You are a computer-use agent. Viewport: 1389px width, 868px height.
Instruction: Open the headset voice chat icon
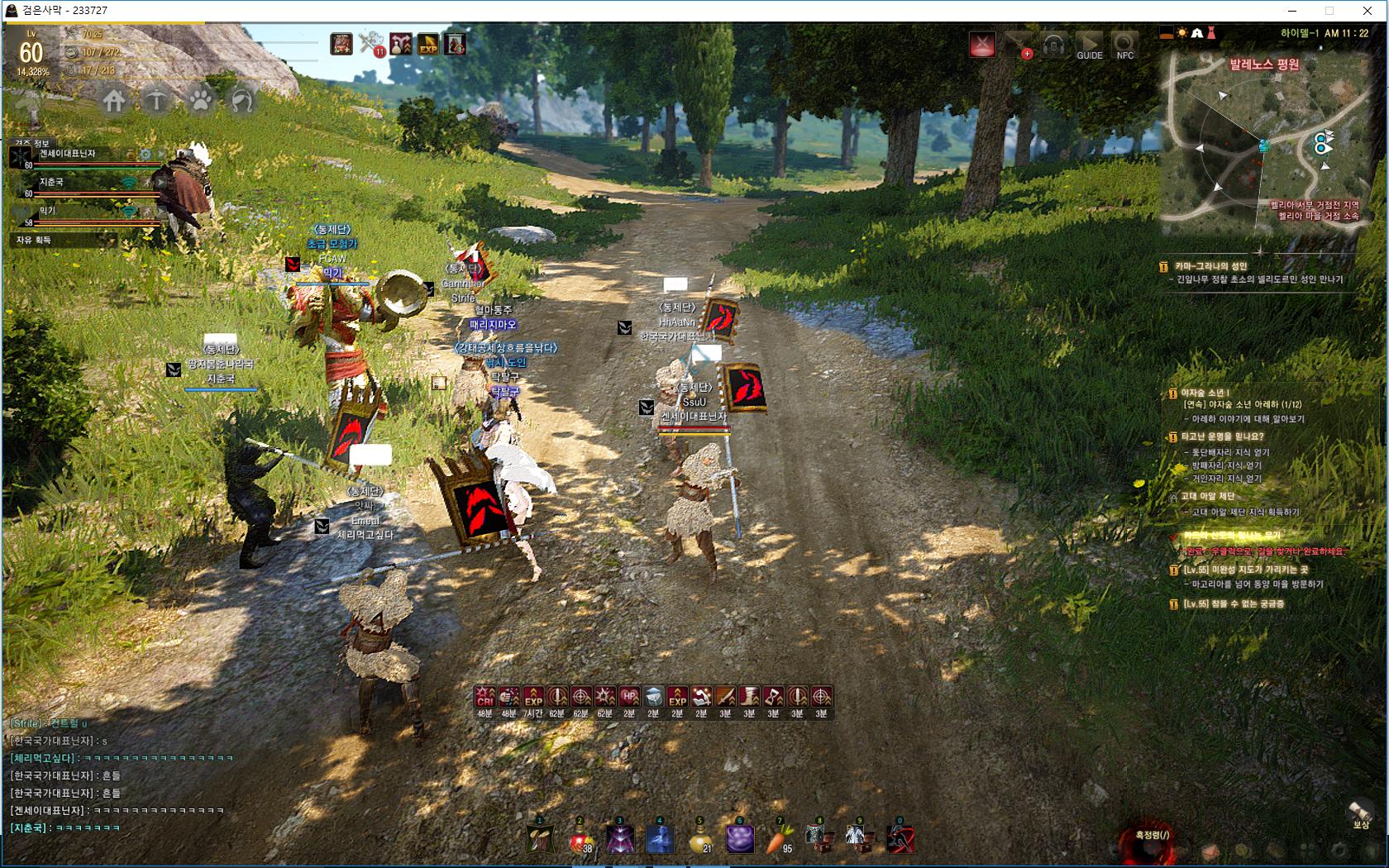tap(1053, 45)
